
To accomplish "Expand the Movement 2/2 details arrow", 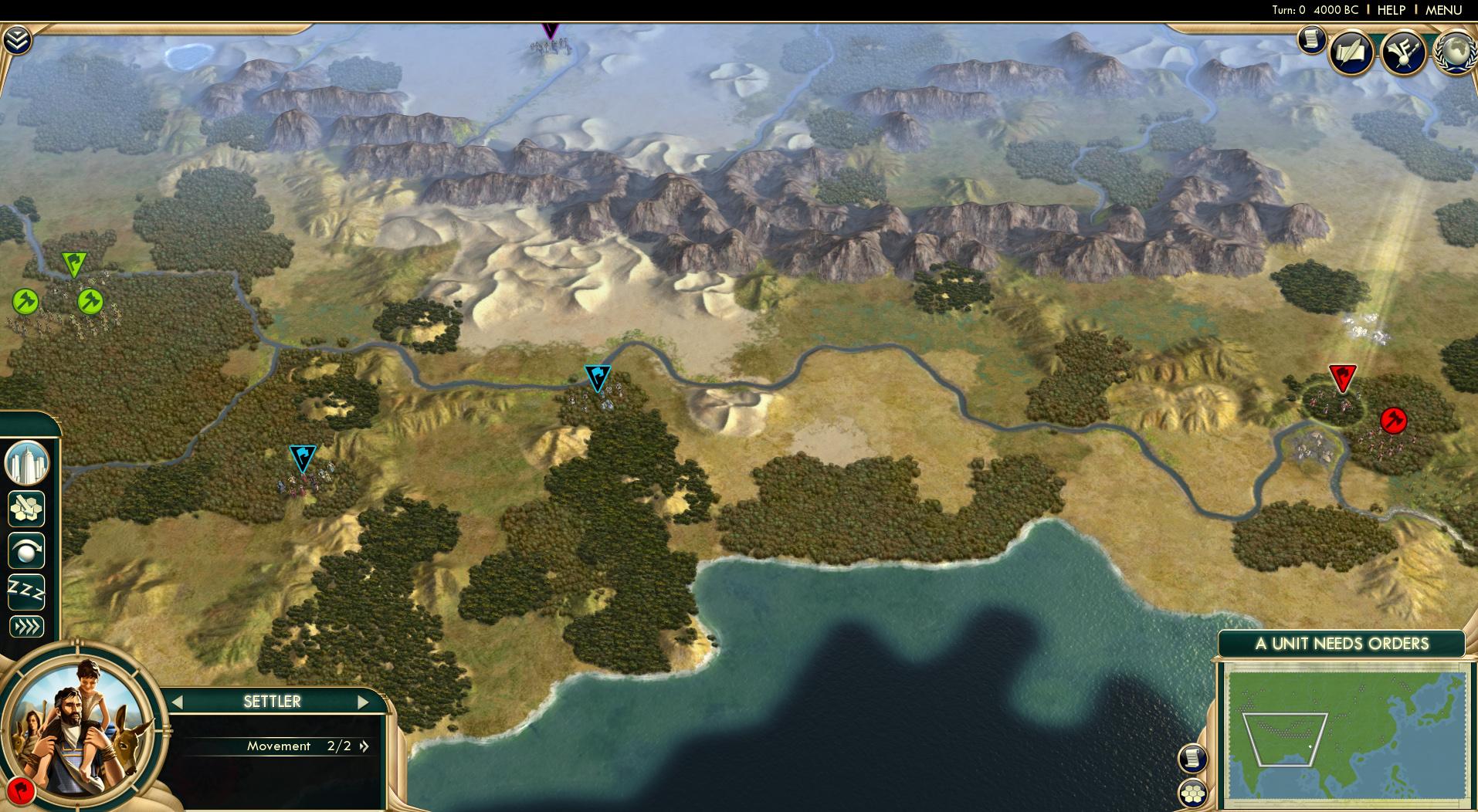I will point(363,746).
